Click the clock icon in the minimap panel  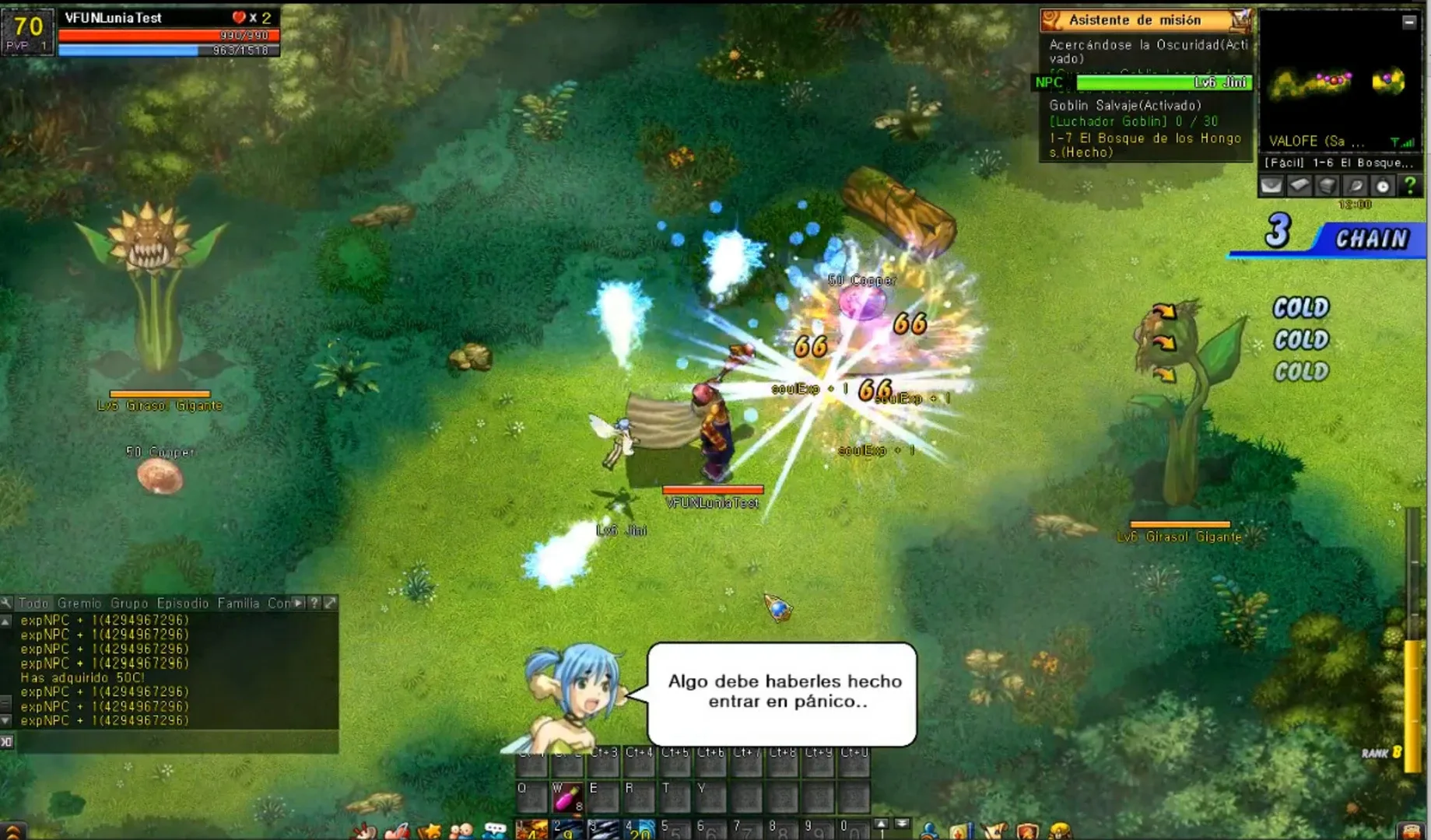click(1384, 187)
